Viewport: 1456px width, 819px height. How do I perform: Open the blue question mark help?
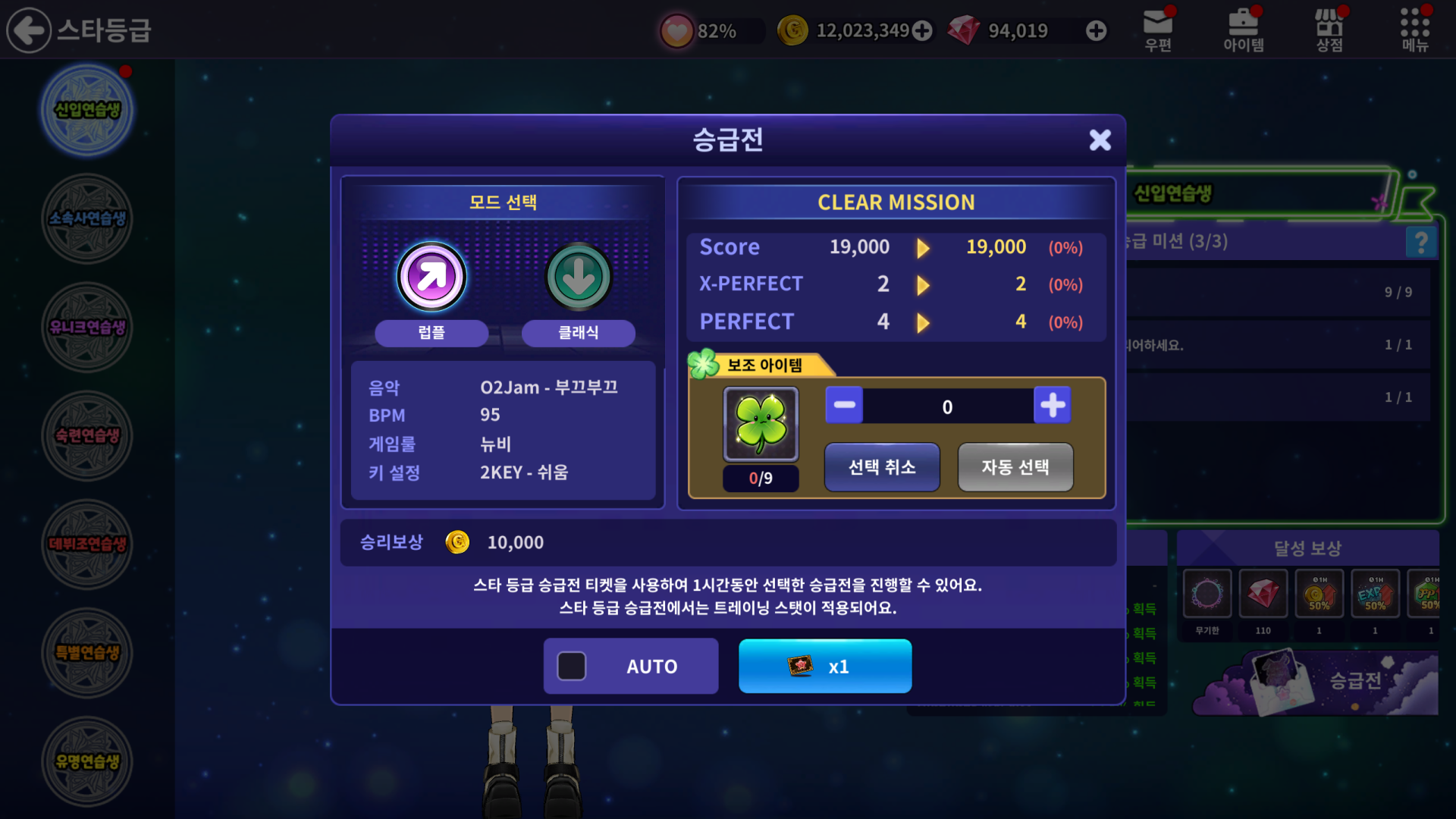pyautogui.click(x=1421, y=242)
